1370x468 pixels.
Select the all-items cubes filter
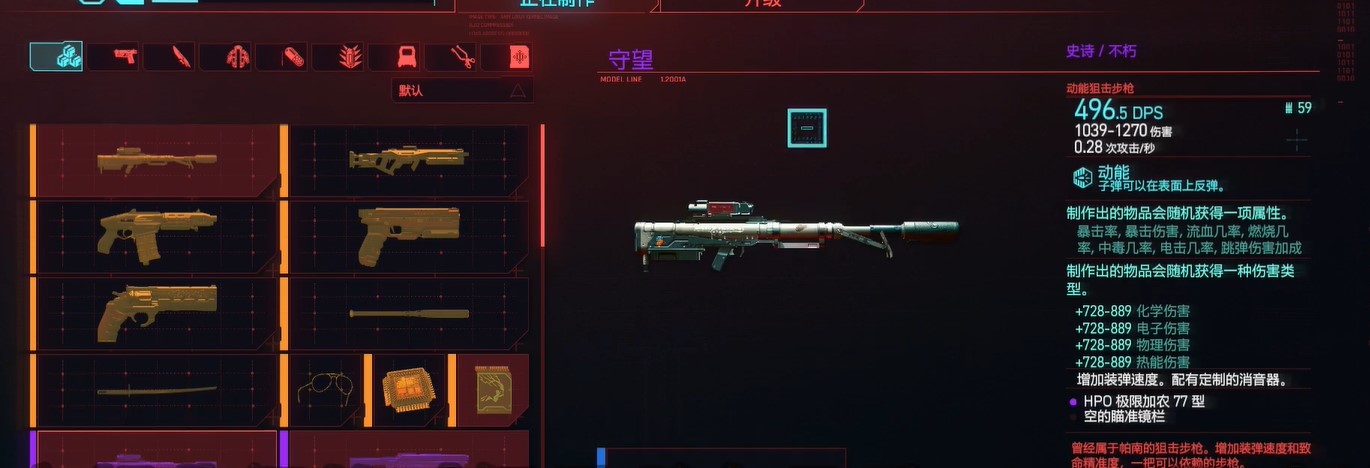(x=57, y=57)
